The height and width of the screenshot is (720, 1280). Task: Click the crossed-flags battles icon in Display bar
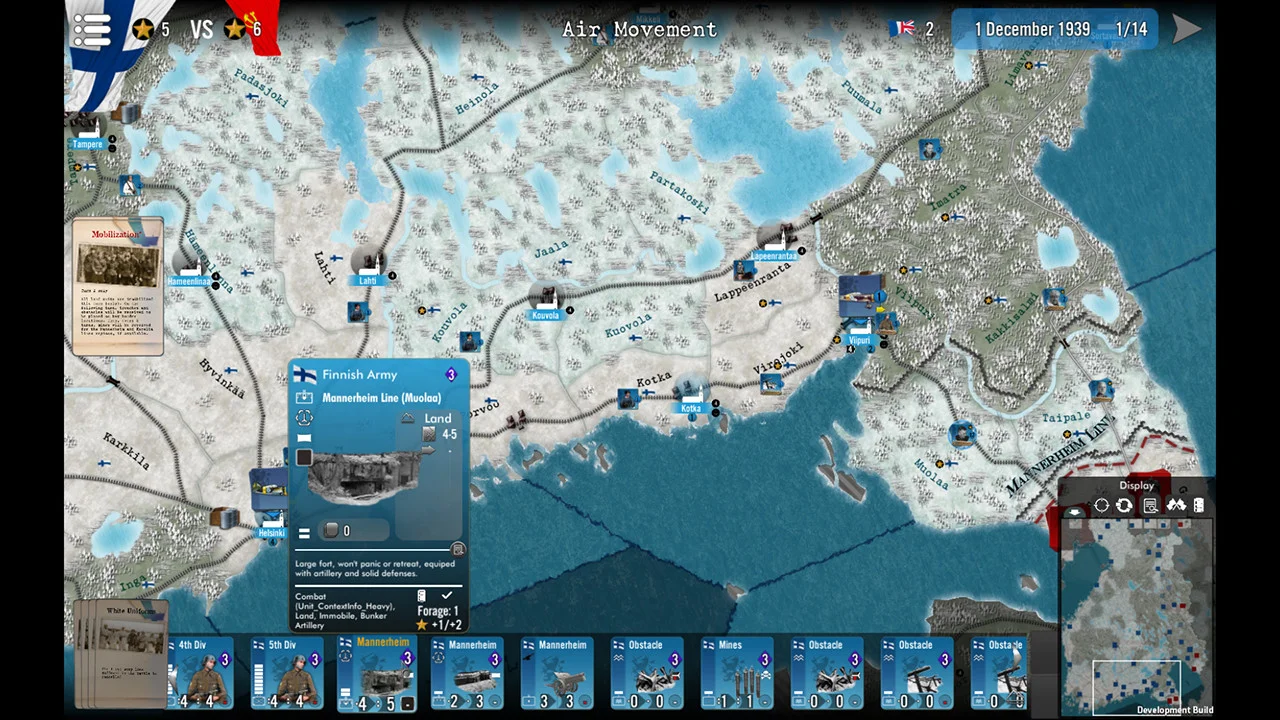pyautogui.click(x=1178, y=505)
